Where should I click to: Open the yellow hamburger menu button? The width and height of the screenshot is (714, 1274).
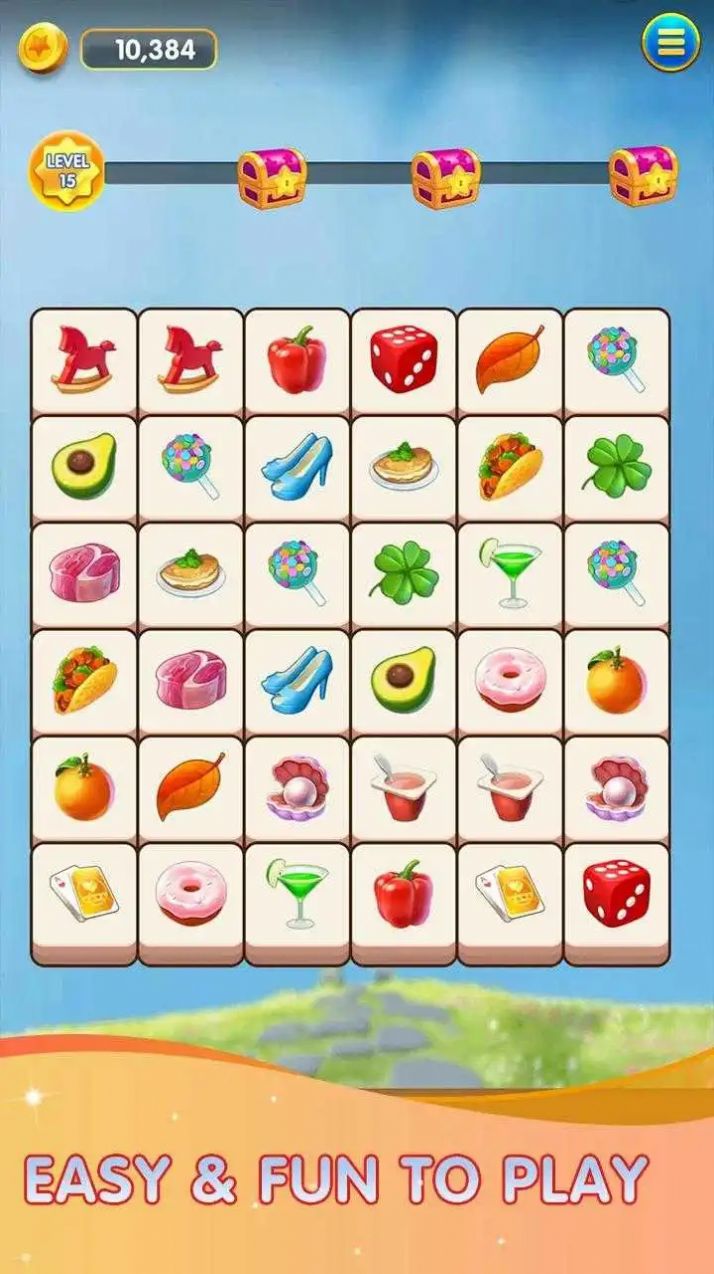click(670, 43)
